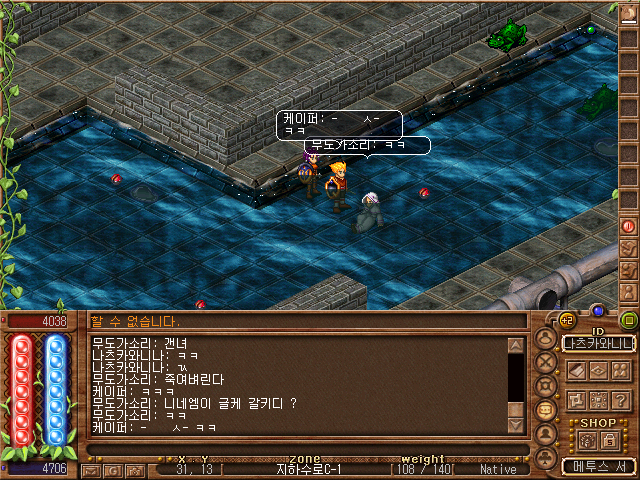Select the crossed swords round button
Image resolution: width=640 pixels, height=480 pixels.
(546, 363)
